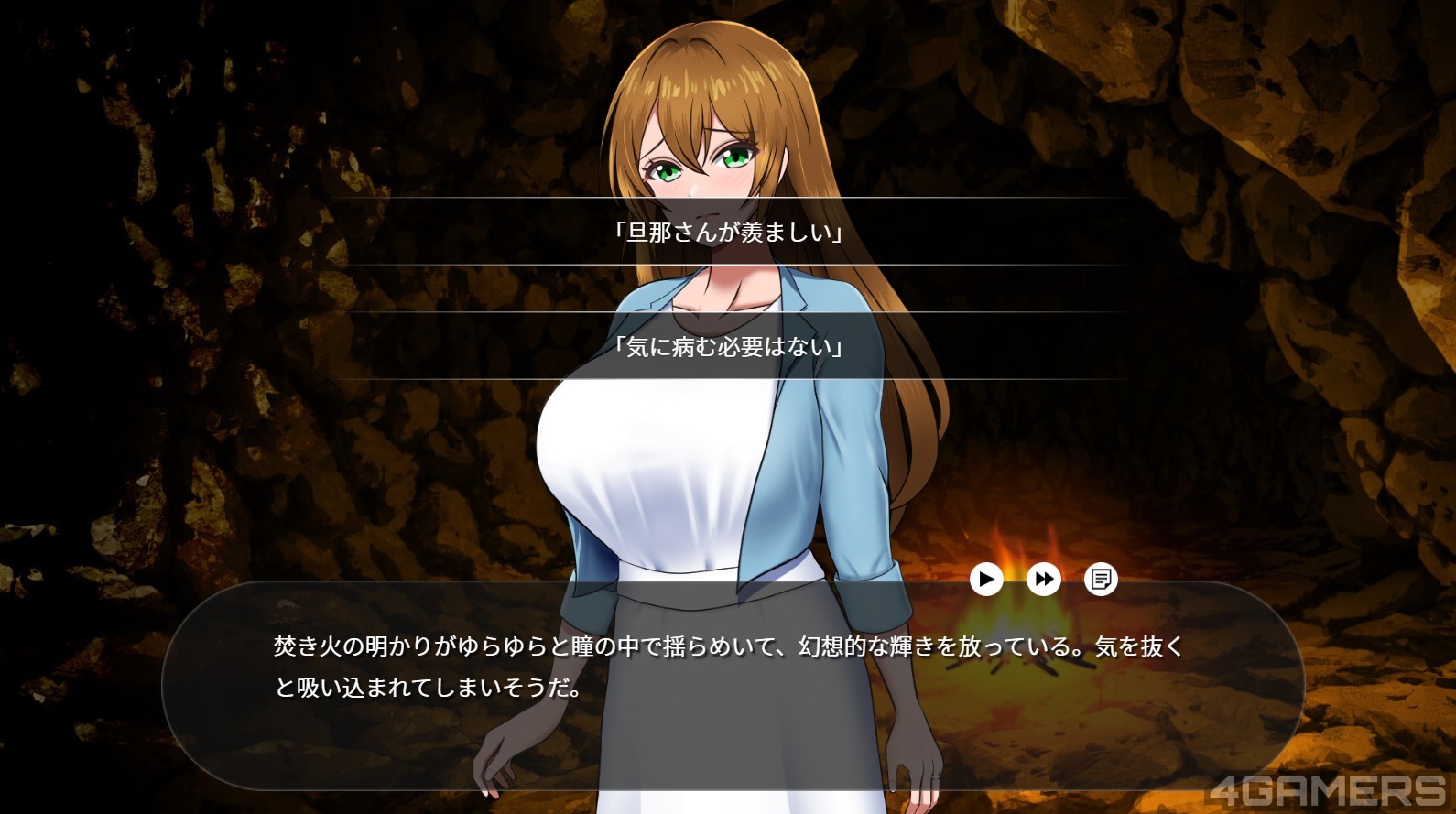Image resolution: width=1456 pixels, height=814 pixels.
Task: Choose the reply 「旦那さんが羨ましい」
Action: click(x=728, y=232)
